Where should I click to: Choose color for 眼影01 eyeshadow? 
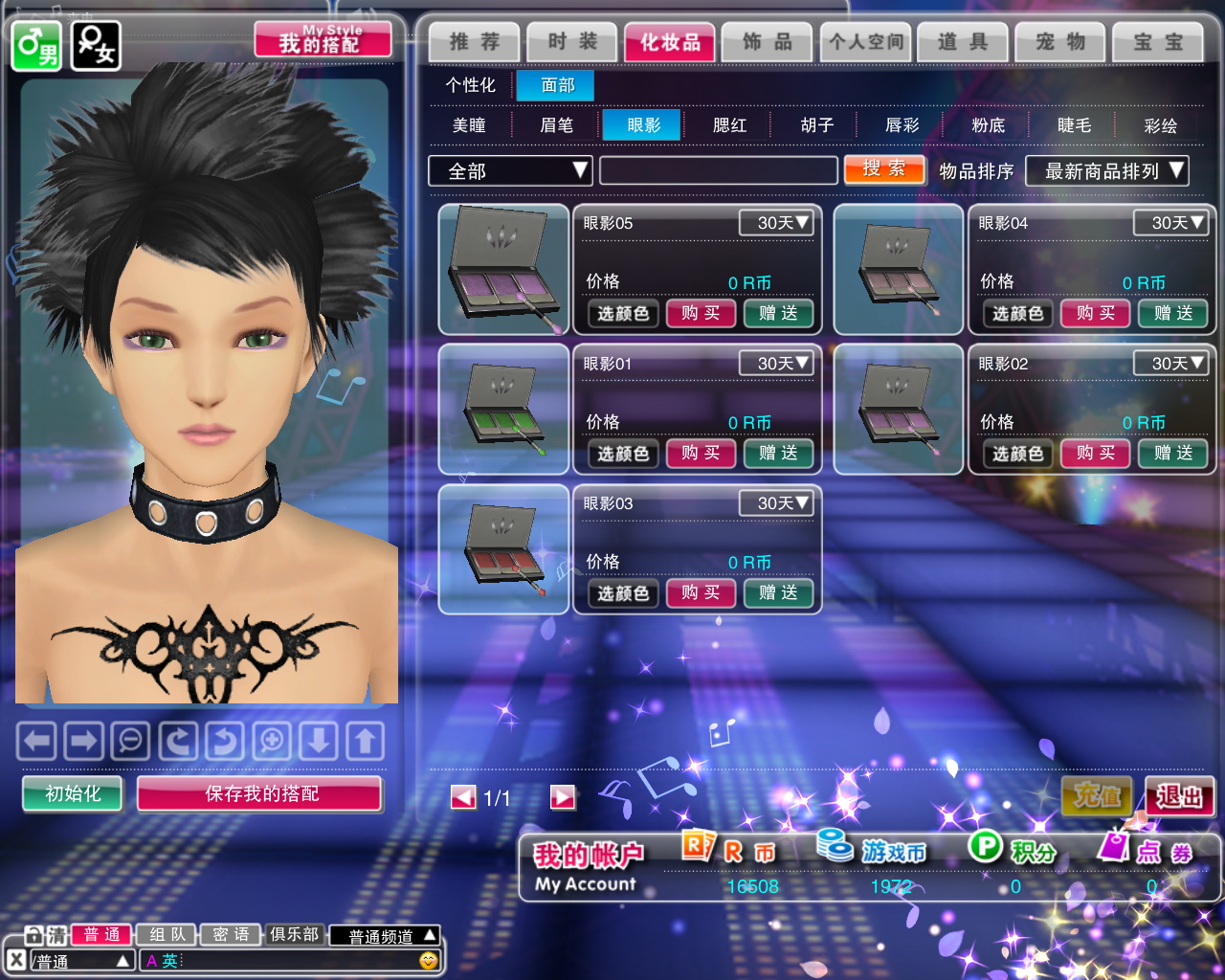coord(623,454)
